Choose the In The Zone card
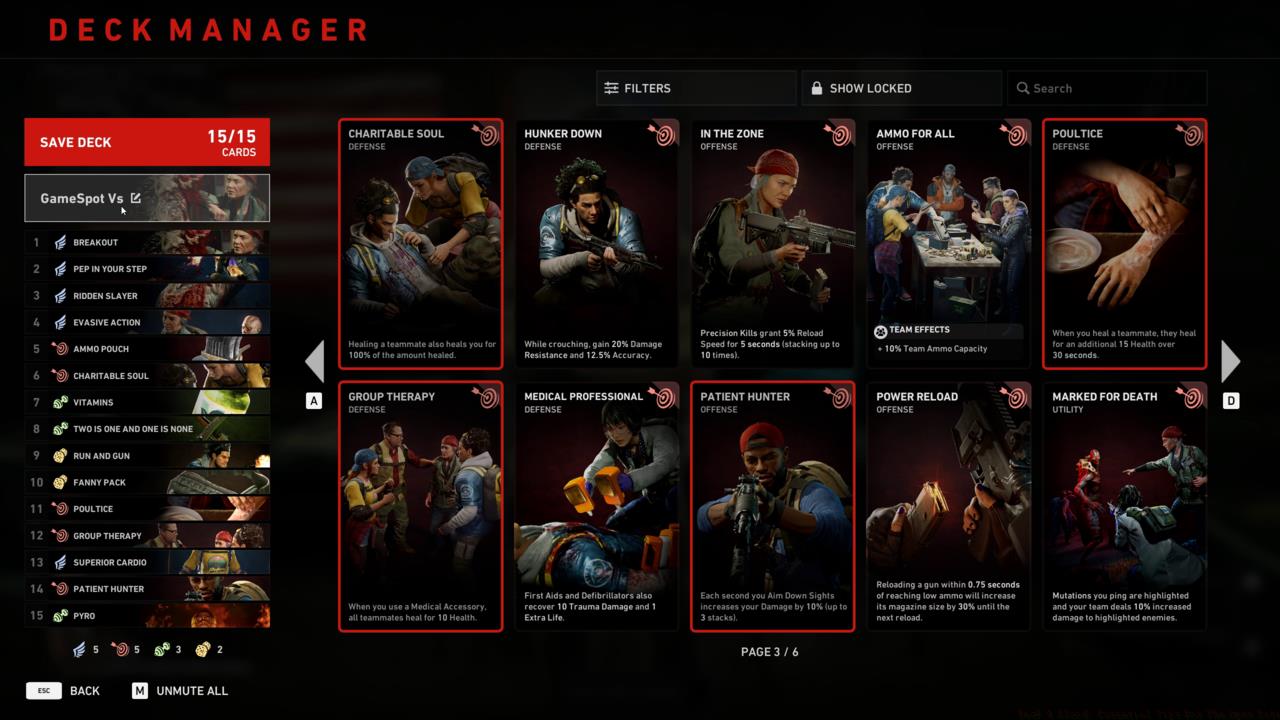The width and height of the screenshot is (1280, 720). 772,244
